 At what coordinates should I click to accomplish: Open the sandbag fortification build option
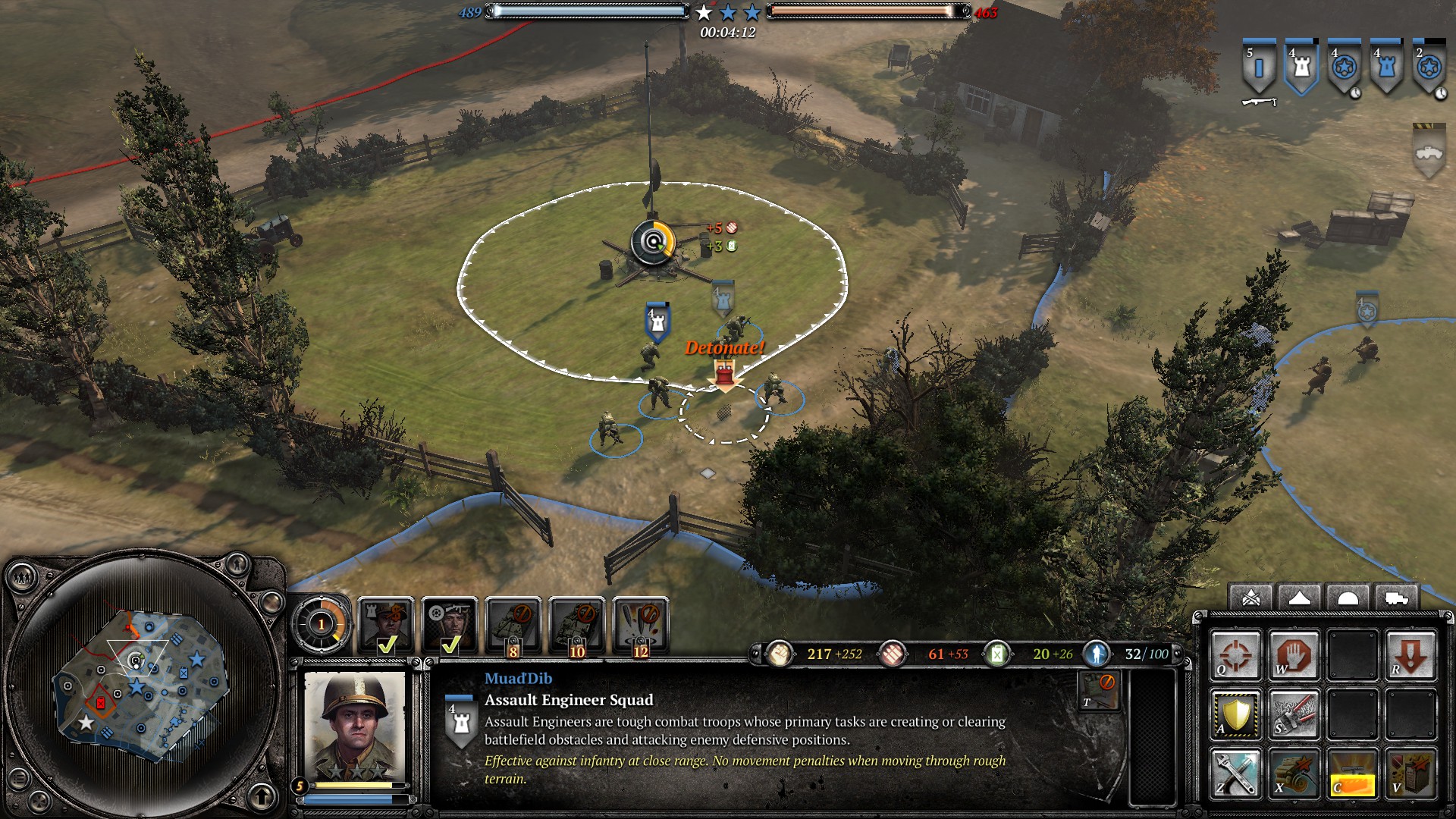tap(1294, 773)
